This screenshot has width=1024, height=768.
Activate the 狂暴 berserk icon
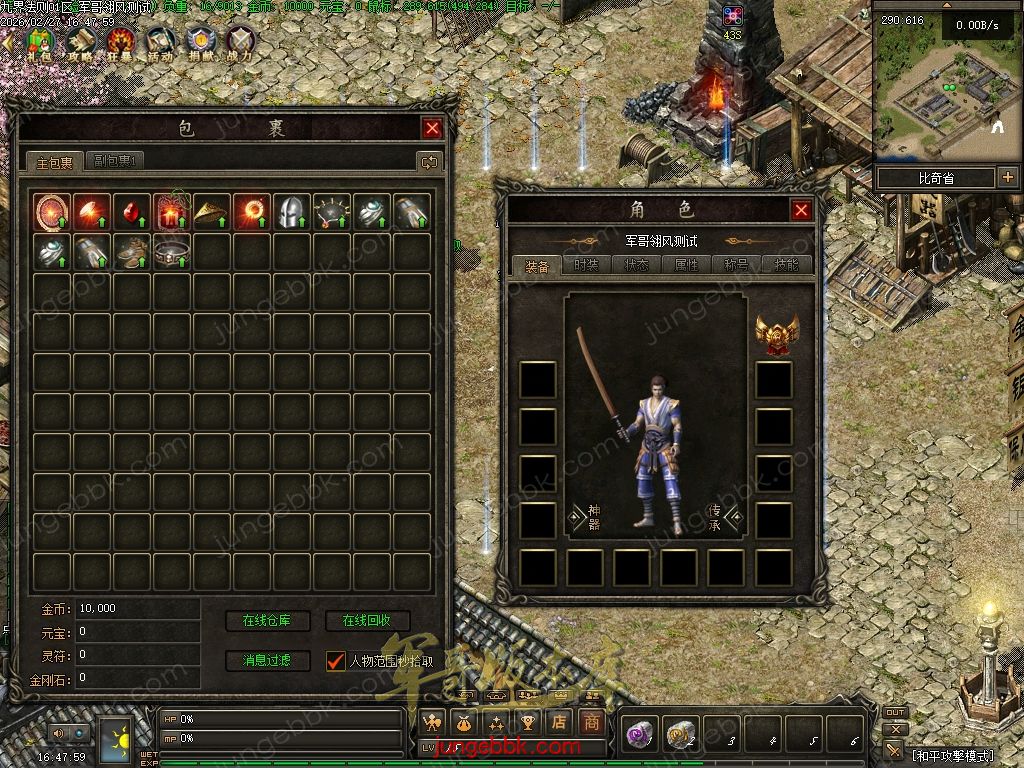point(120,42)
